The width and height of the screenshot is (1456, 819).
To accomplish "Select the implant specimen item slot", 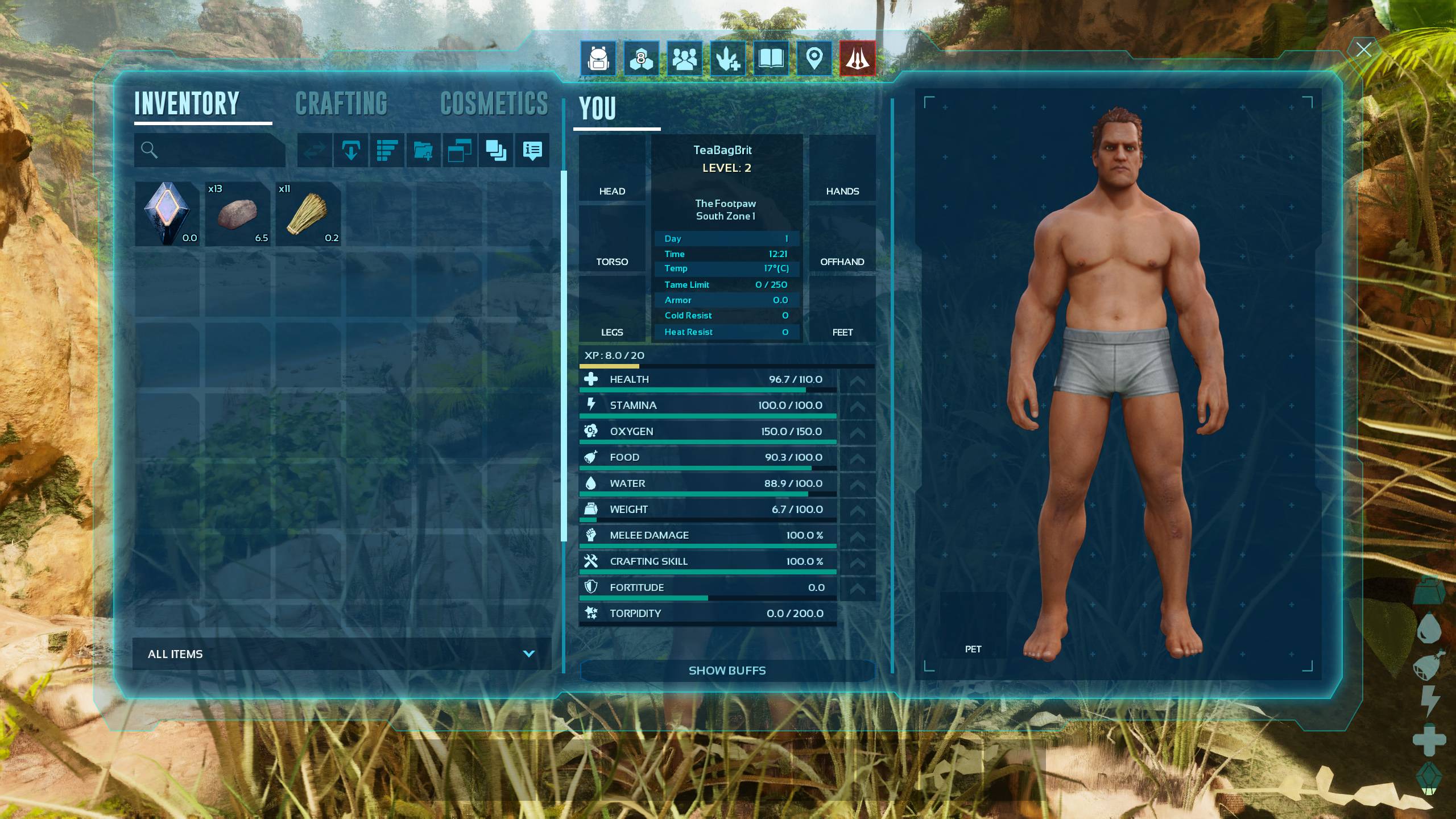I will point(167,214).
